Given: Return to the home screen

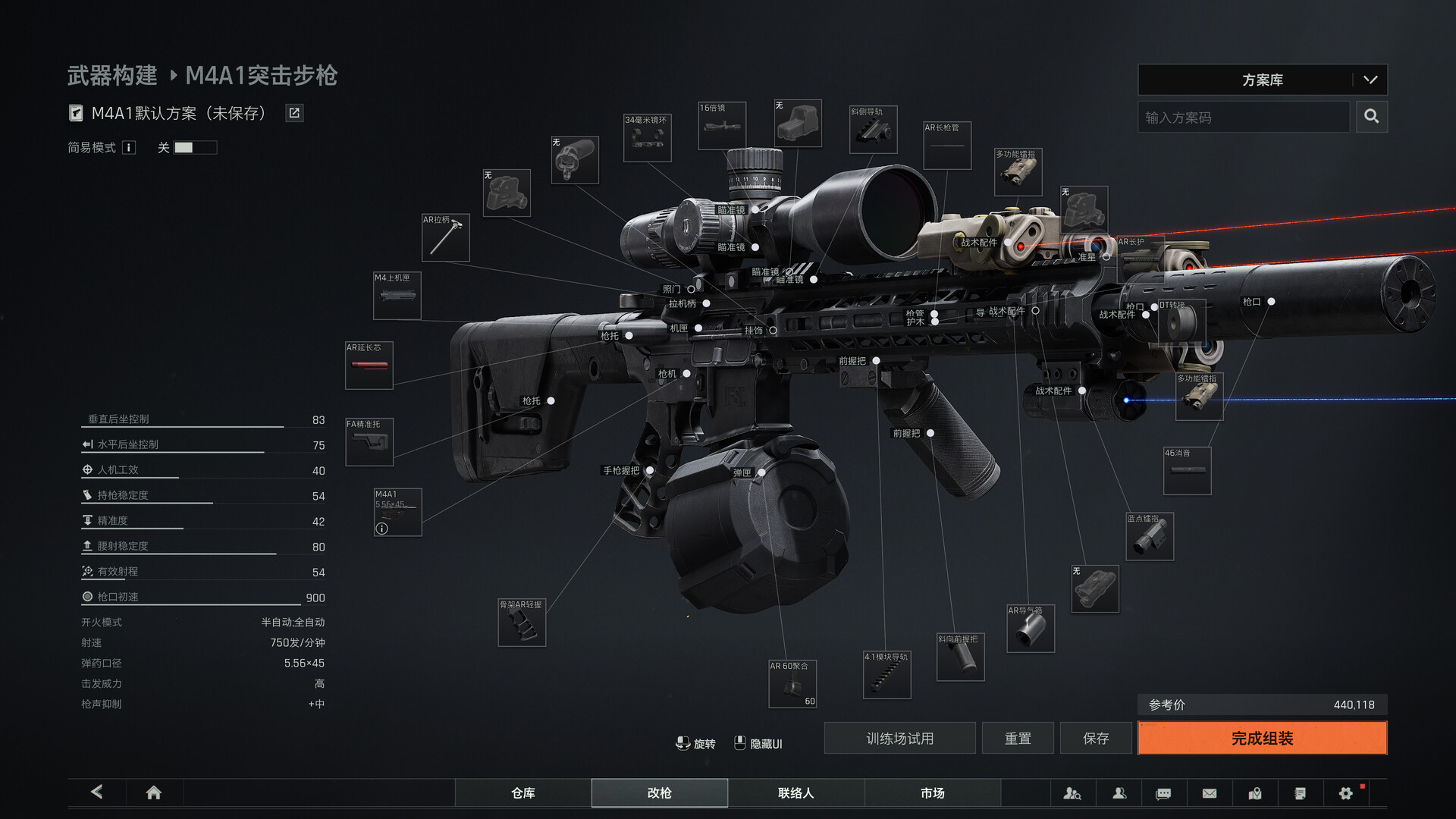Looking at the screenshot, I should 153,792.
